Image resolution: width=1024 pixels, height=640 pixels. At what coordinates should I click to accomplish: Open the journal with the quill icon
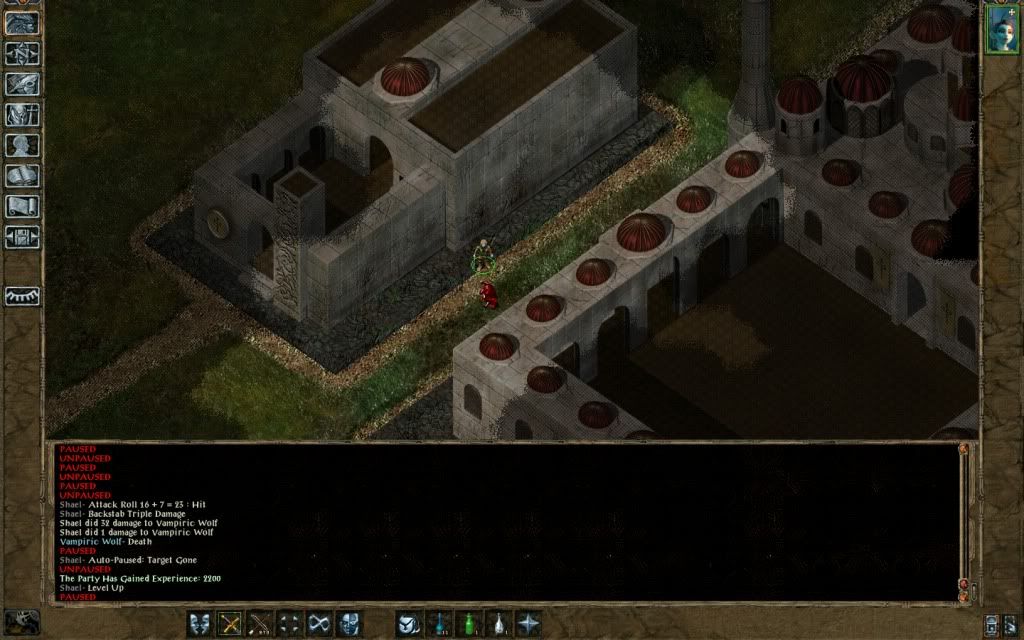22,84
